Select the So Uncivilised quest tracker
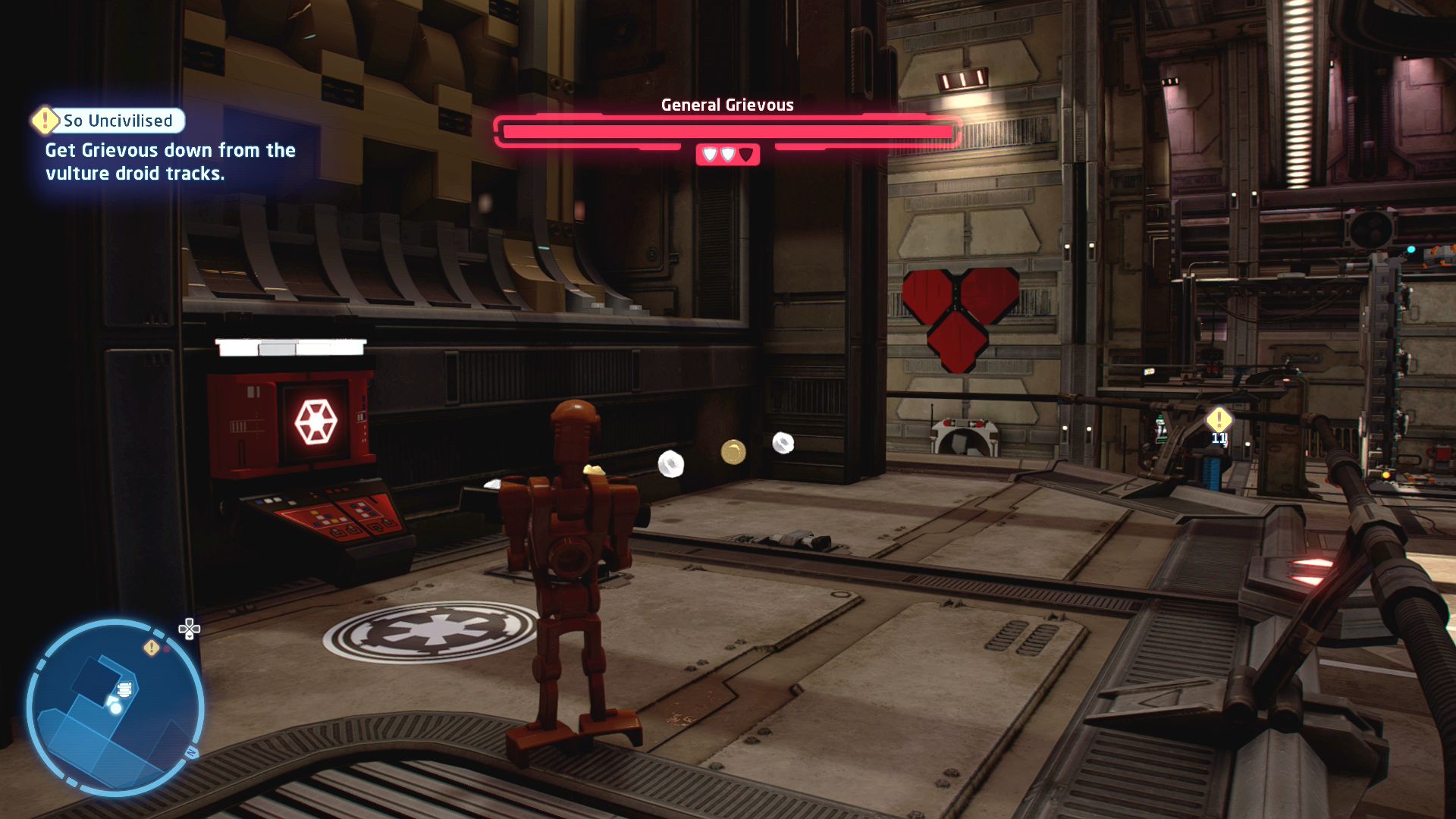The width and height of the screenshot is (1456, 819). (x=118, y=121)
